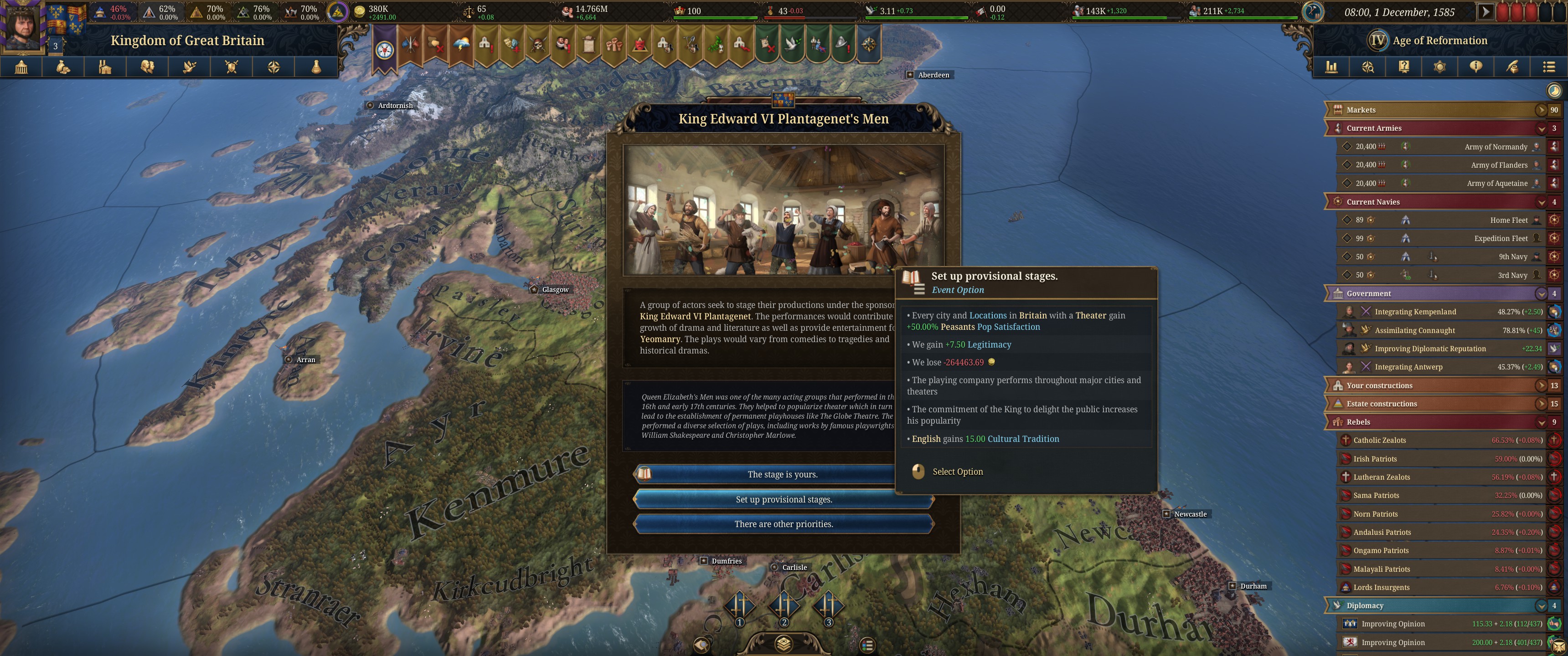Expand the Markets outliner section
Viewport: 1568px width, 656px height.
point(1541,110)
